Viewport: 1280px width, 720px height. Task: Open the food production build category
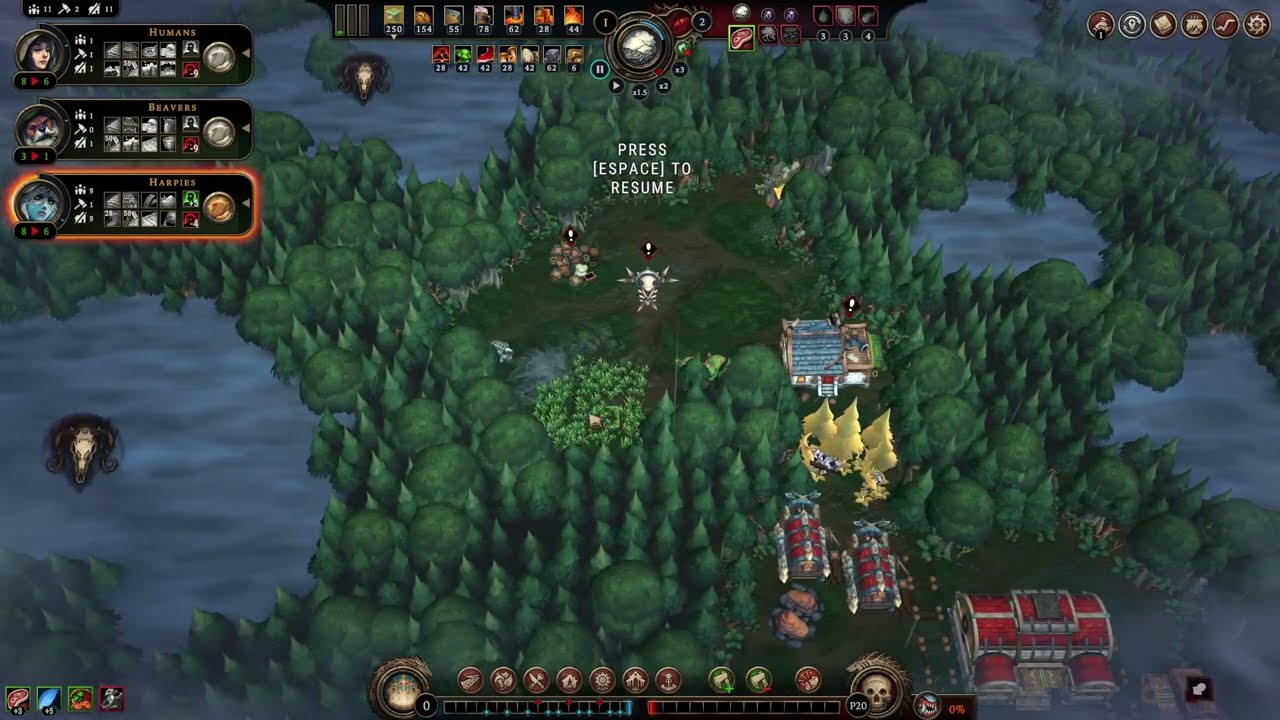(x=536, y=681)
